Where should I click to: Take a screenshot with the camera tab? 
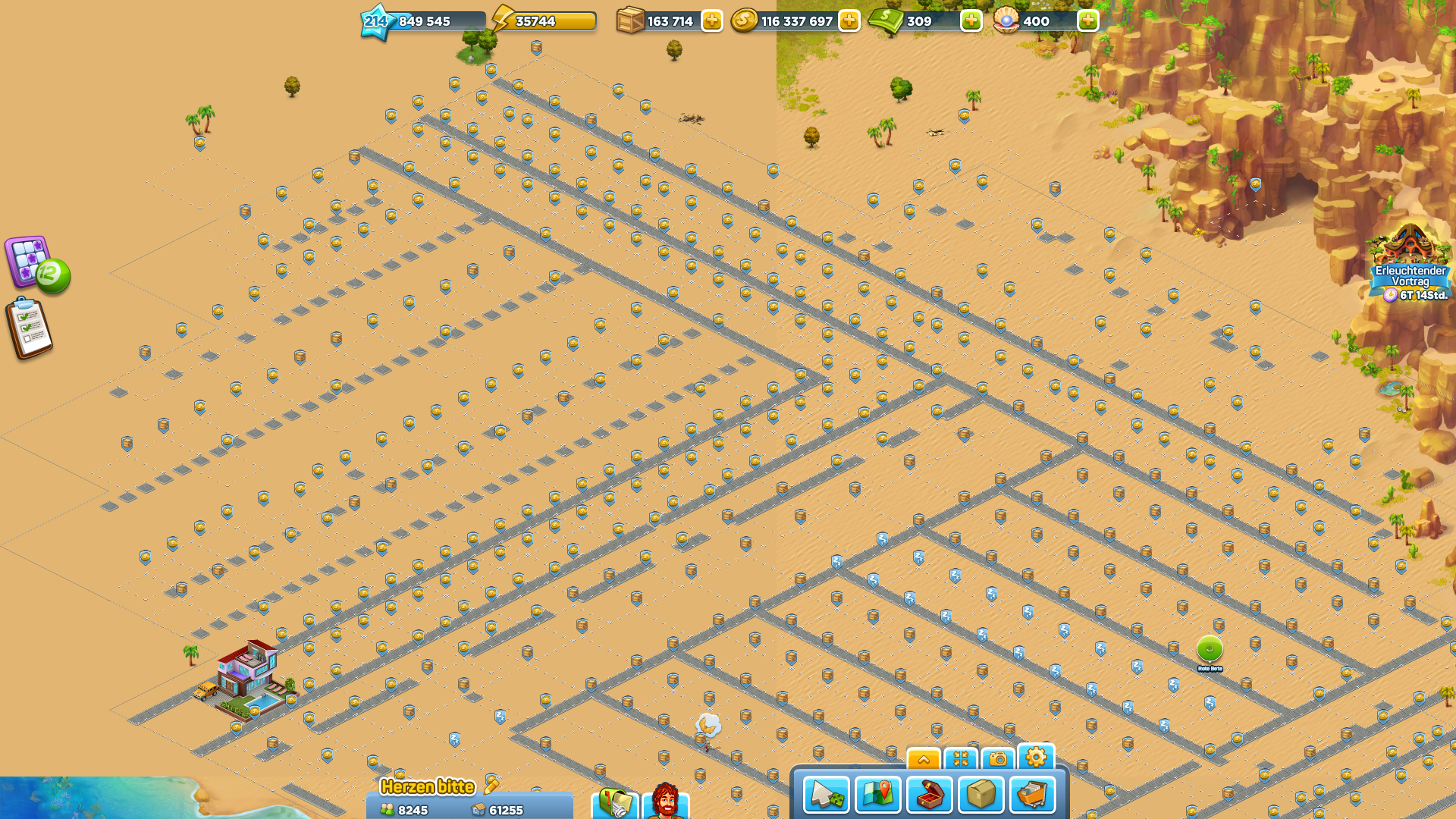998,758
